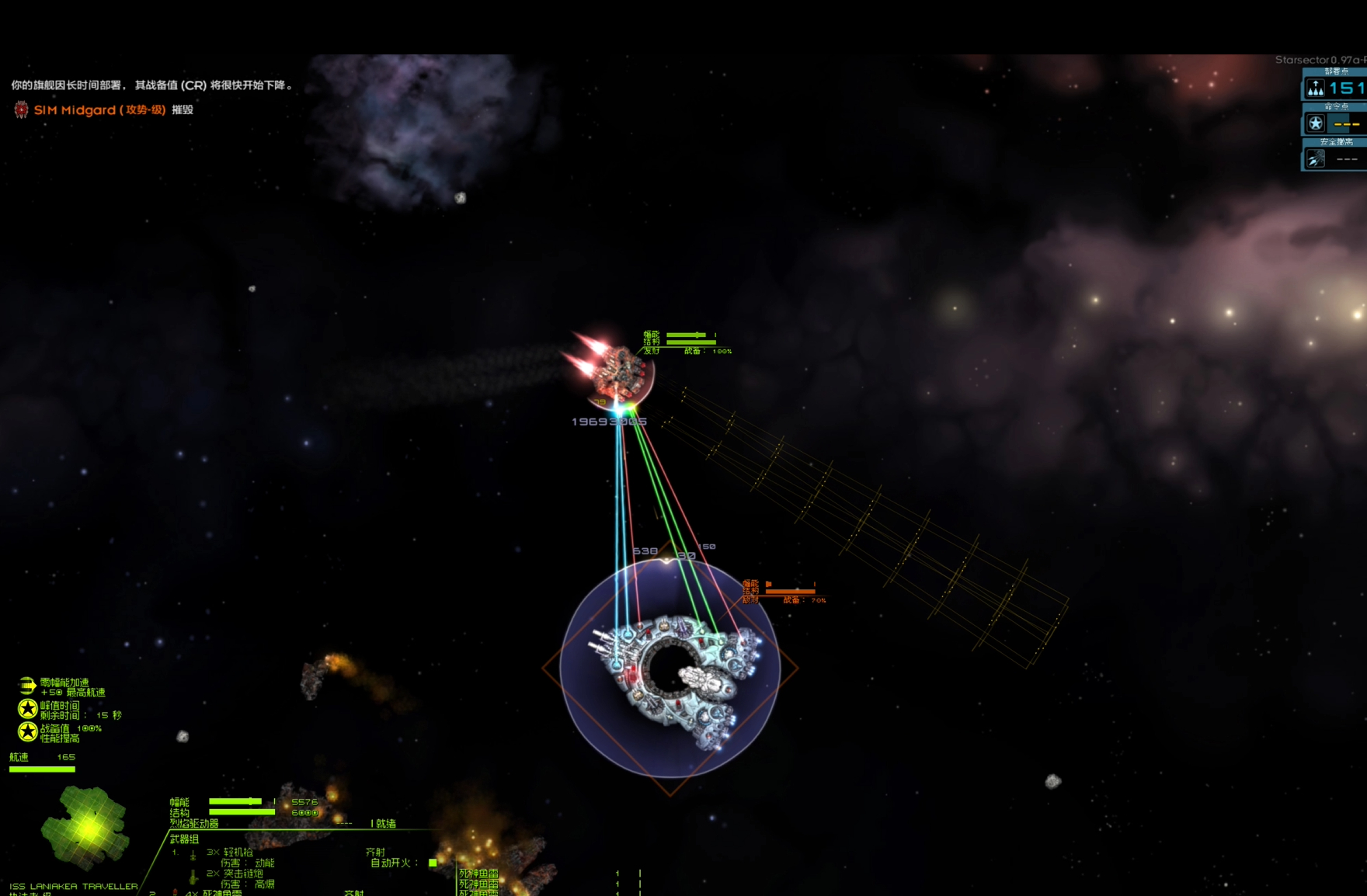Open the safe retreat (安全撤离) icon

(1316, 159)
